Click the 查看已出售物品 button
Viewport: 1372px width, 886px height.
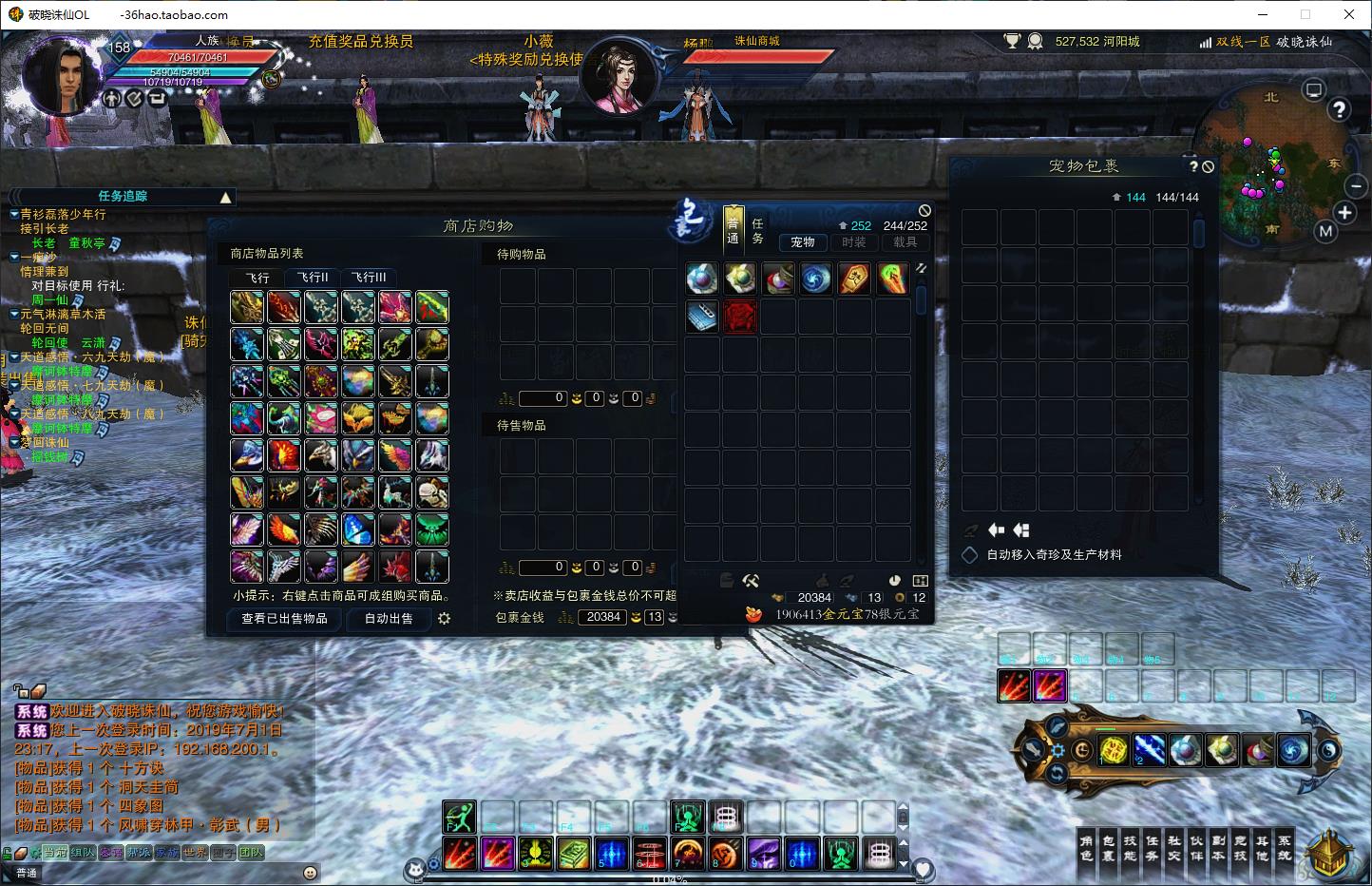point(284,618)
